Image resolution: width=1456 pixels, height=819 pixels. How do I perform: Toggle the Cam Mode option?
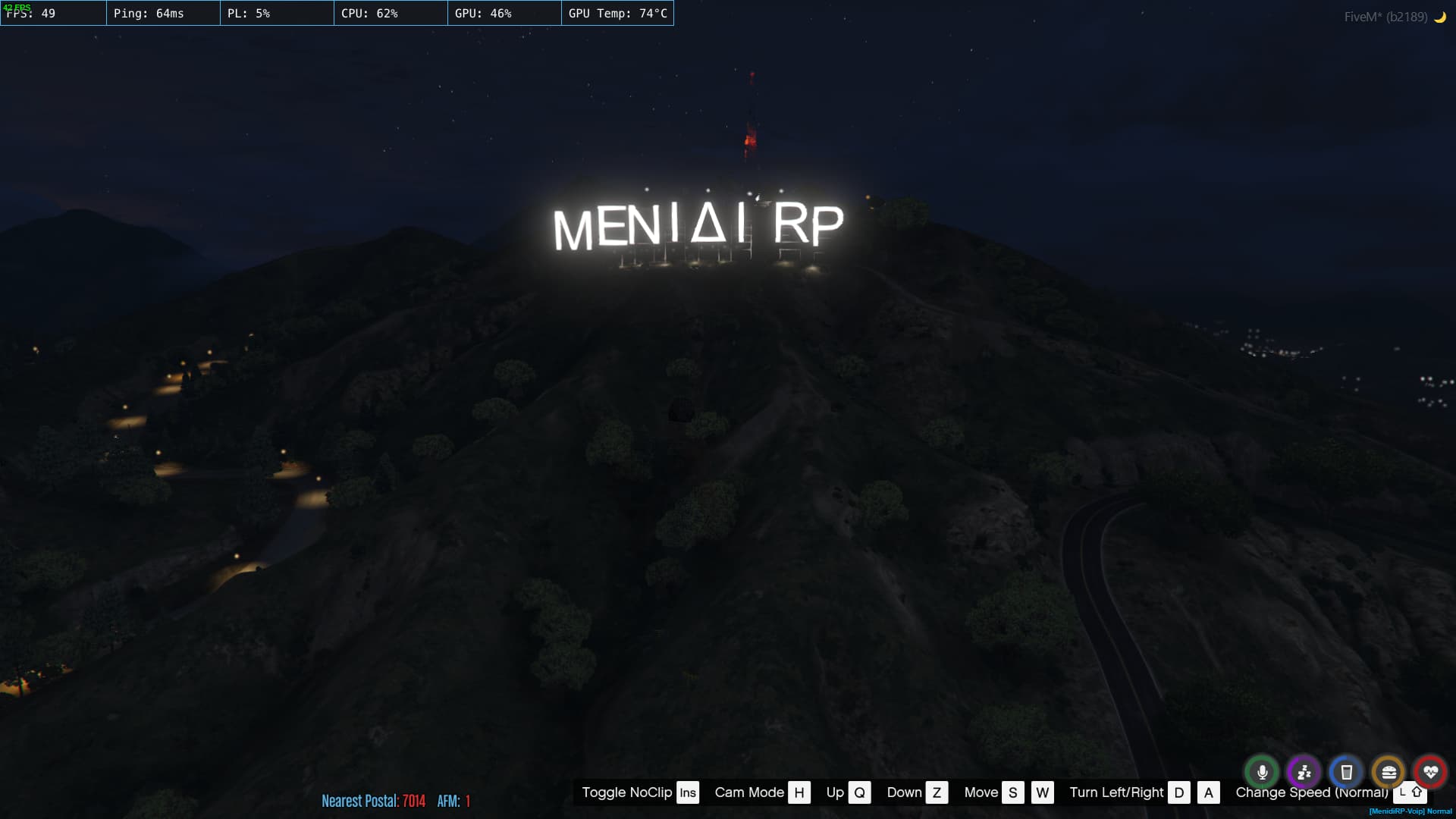(x=748, y=792)
